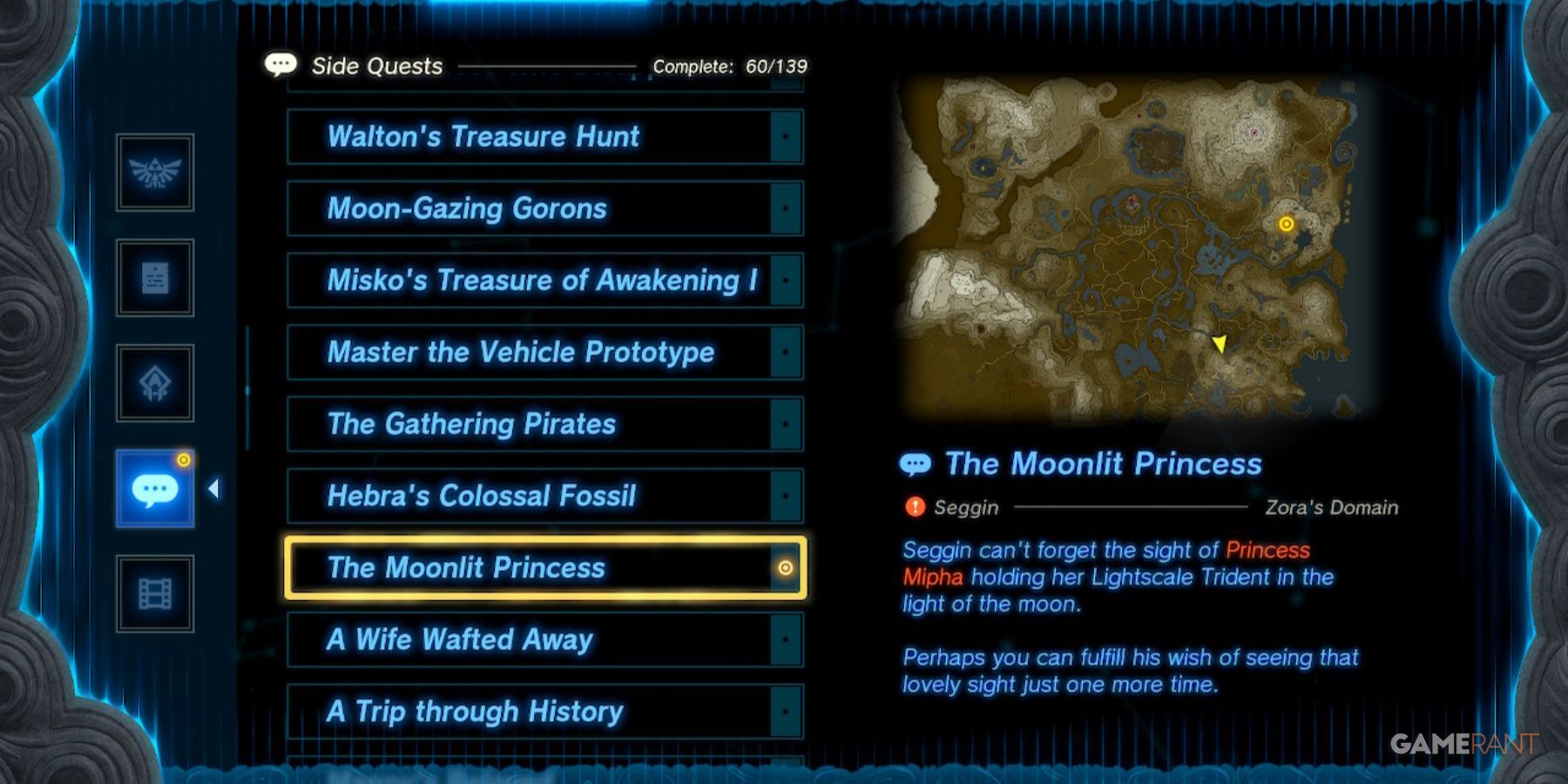Open Shrine Quests using the shrine emblem icon
The height and width of the screenshot is (784, 1568).
coord(155,382)
